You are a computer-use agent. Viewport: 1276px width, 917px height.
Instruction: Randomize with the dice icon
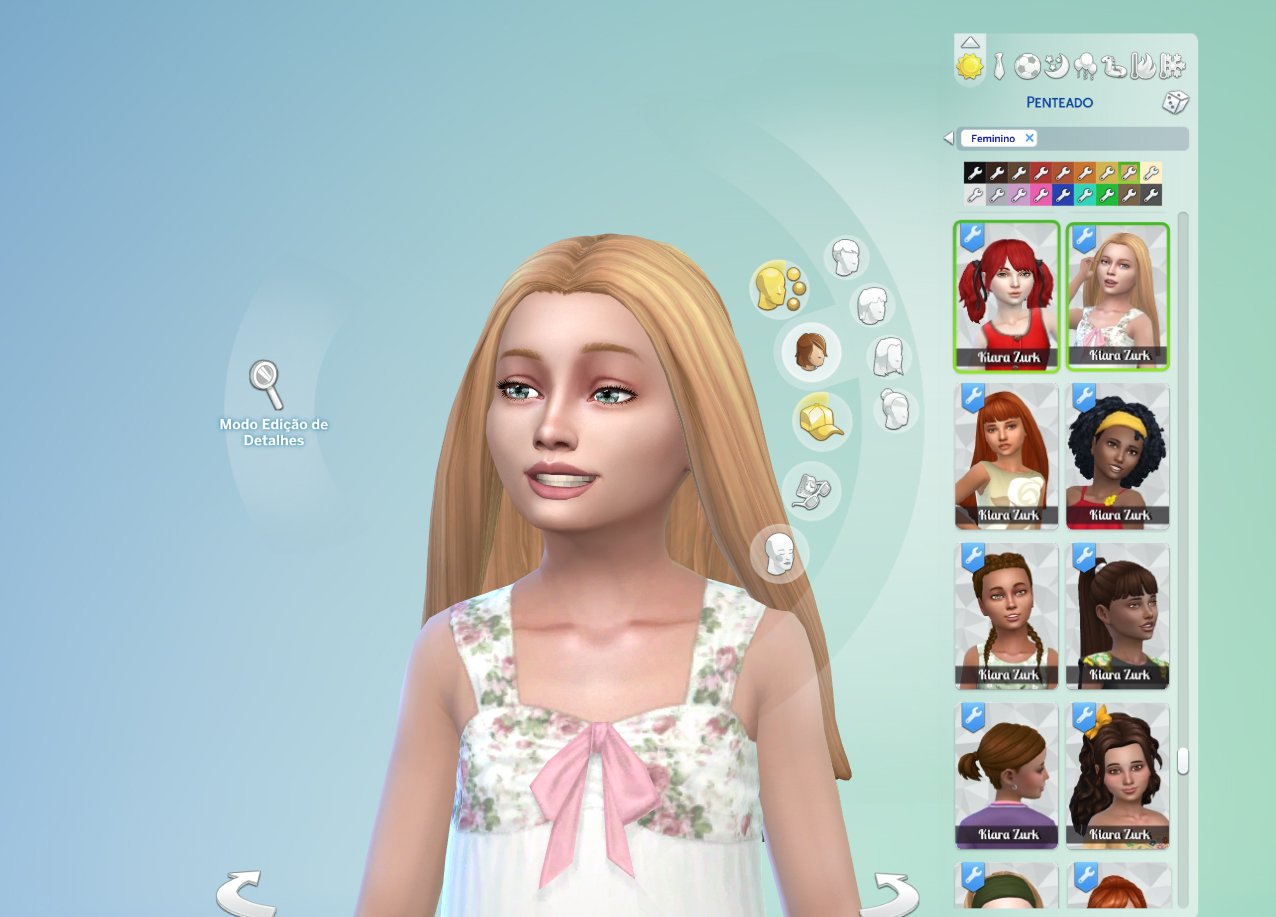pos(1174,102)
